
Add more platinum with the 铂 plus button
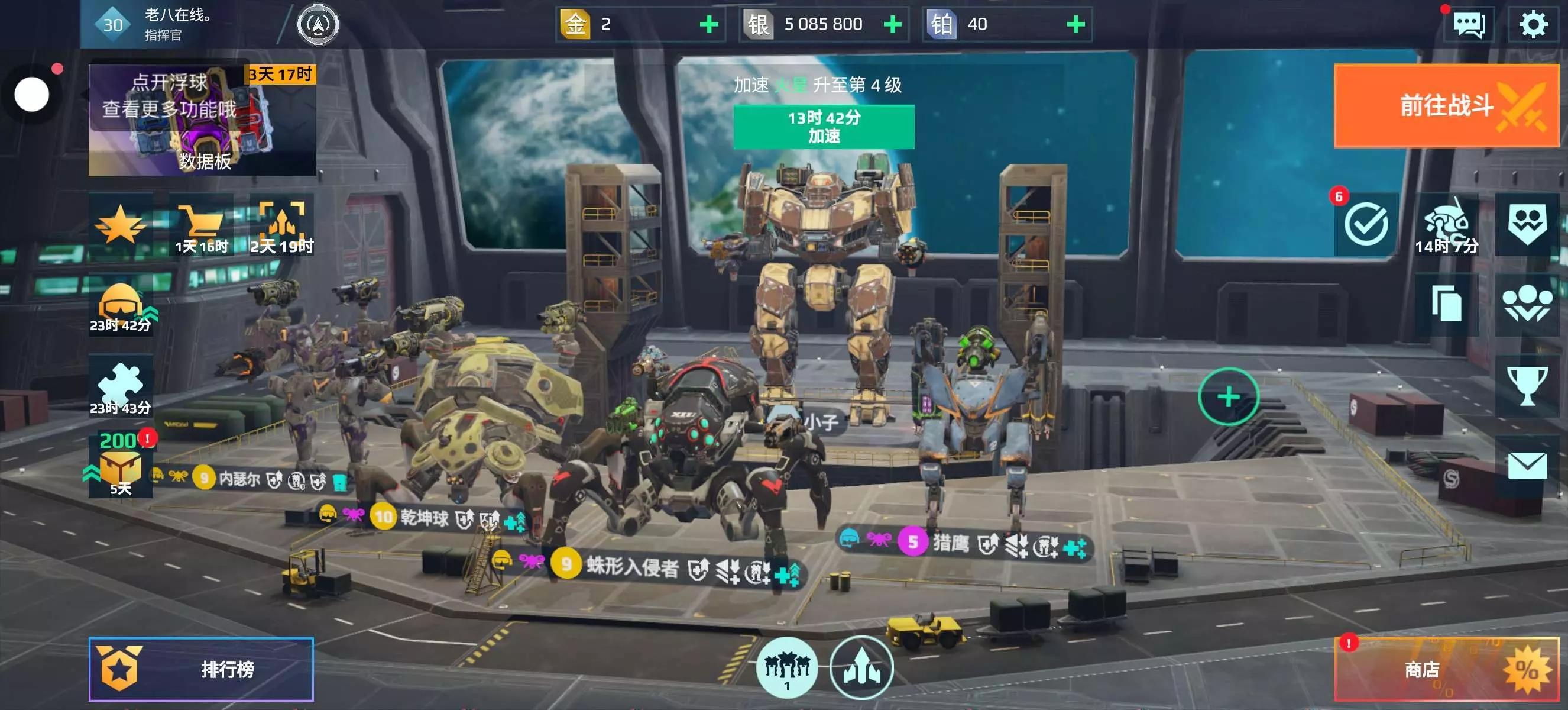pos(1075,24)
